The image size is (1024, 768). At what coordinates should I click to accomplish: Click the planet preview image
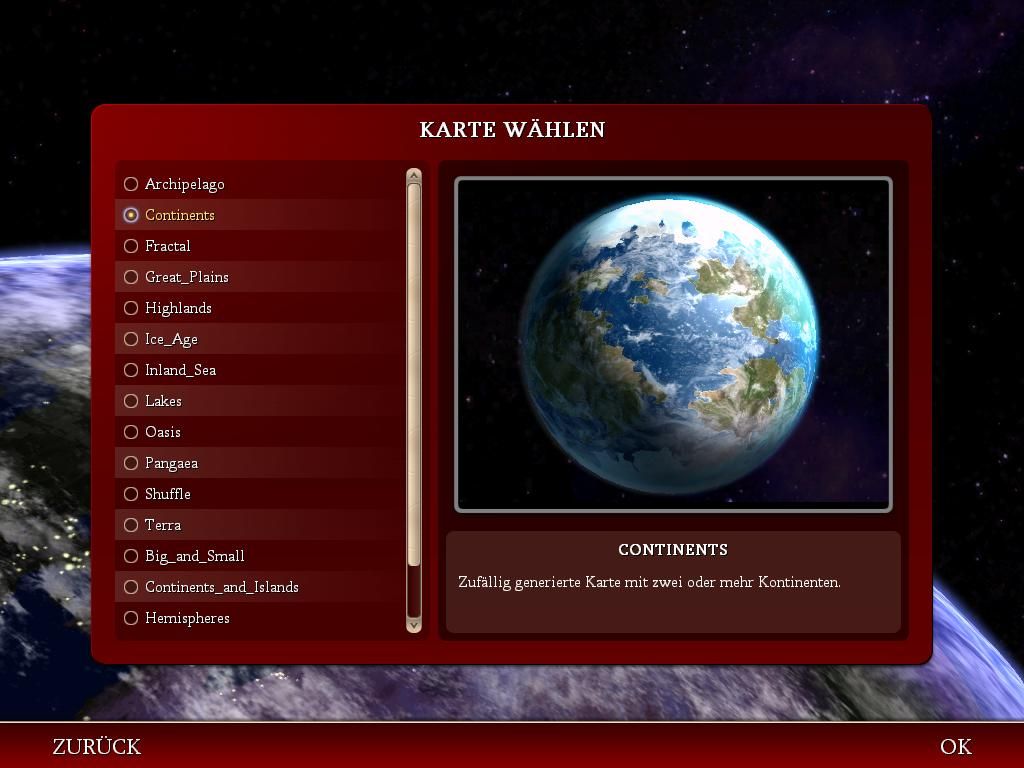tap(673, 344)
